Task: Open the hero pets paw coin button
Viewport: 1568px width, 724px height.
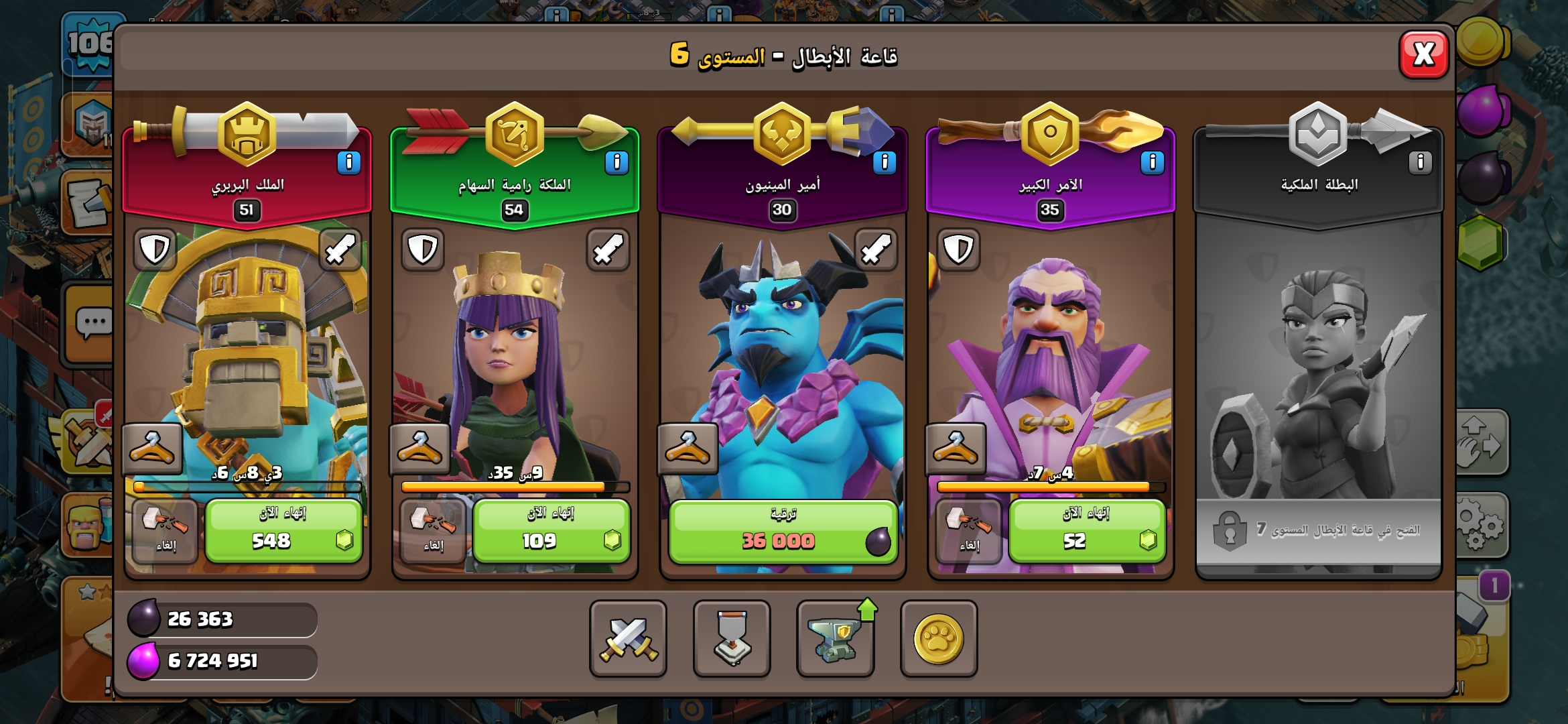Action: point(938,638)
